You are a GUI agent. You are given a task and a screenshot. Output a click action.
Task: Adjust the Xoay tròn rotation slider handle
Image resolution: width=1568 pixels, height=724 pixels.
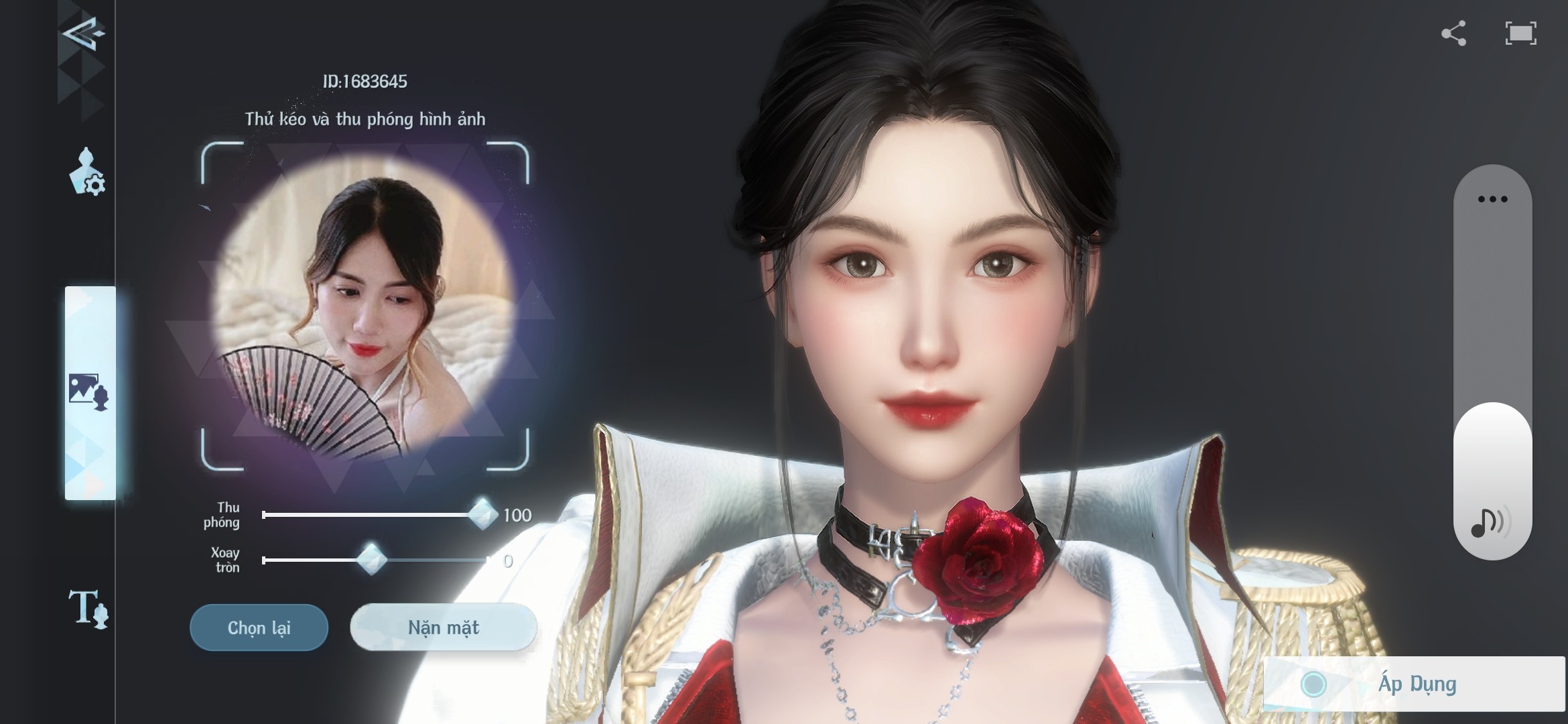pos(371,560)
